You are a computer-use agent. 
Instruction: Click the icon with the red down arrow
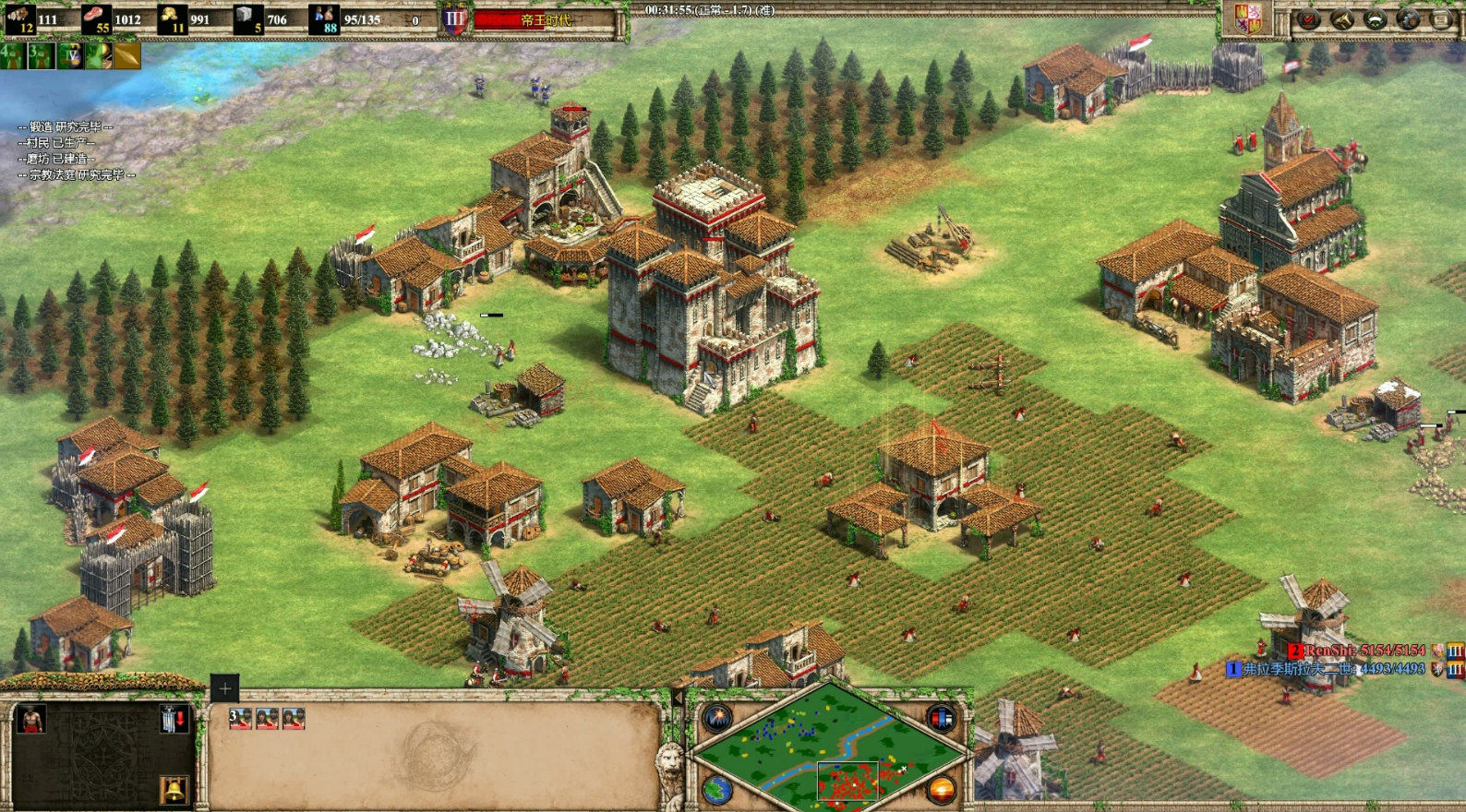[x=173, y=719]
